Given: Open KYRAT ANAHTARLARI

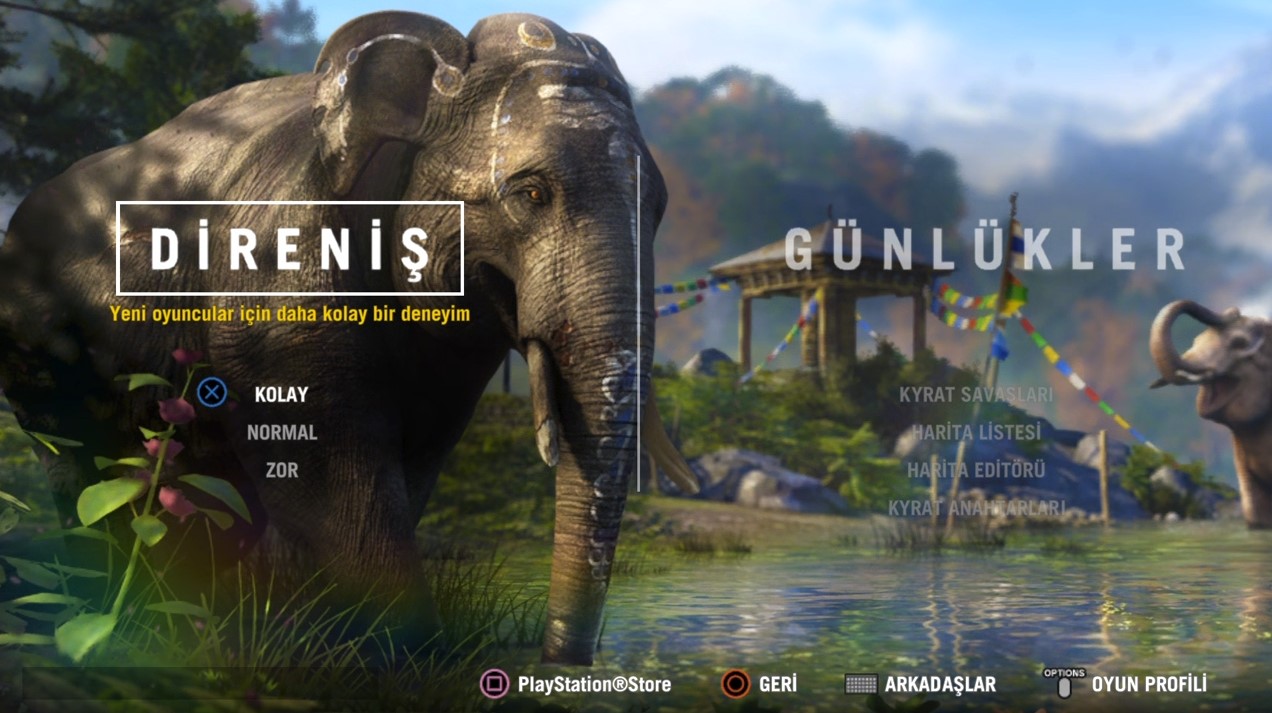Looking at the screenshot, I should click(976, 509).
